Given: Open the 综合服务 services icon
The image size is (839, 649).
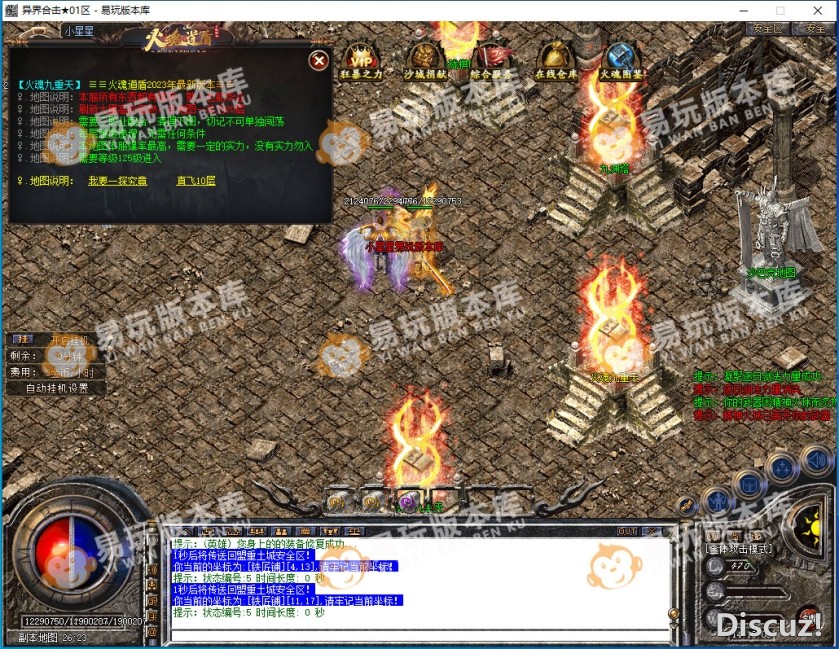Looking at the screenshot, I should tap(491, 60).
